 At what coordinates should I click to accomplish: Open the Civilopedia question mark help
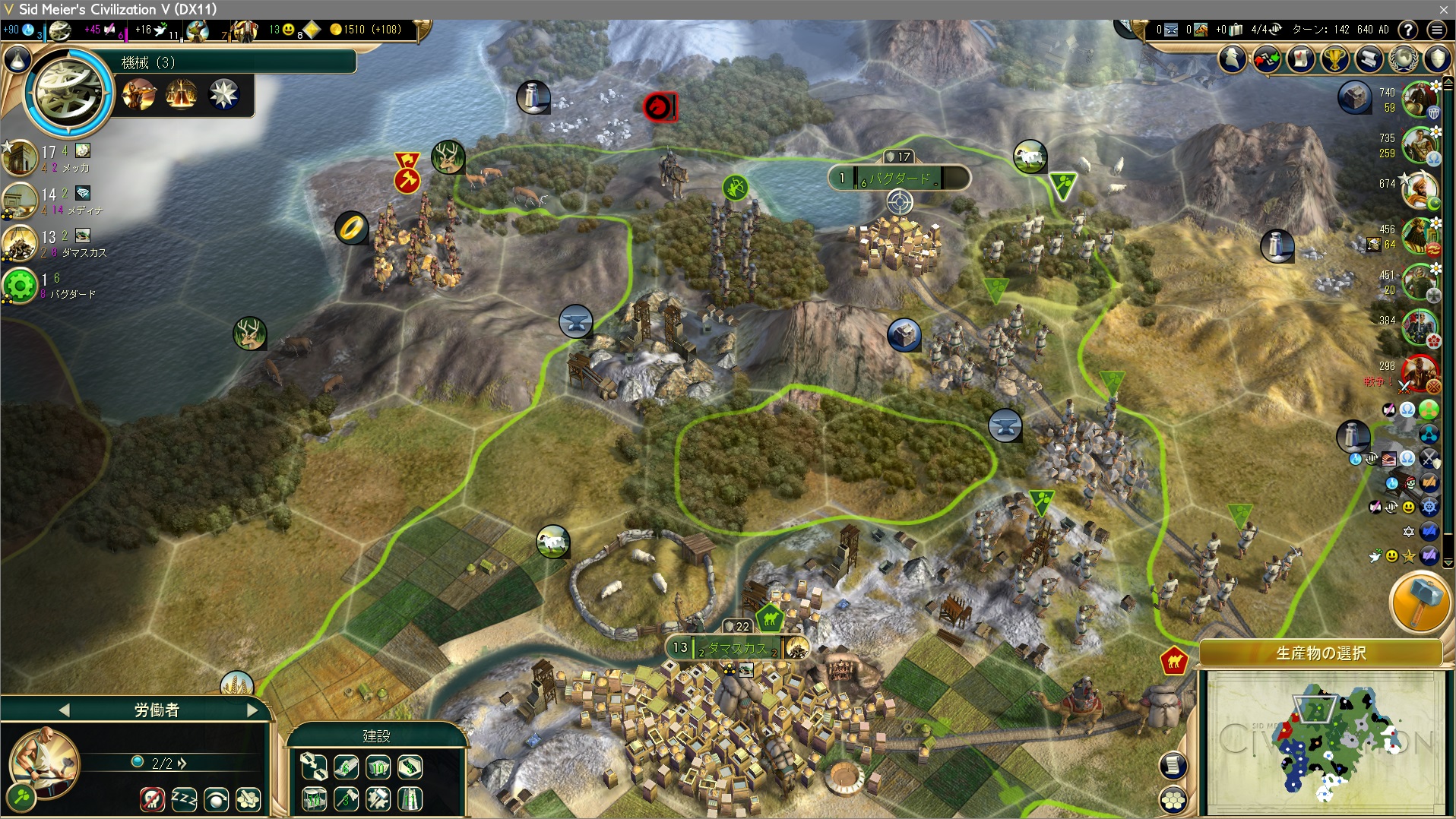click(1408, 30)
